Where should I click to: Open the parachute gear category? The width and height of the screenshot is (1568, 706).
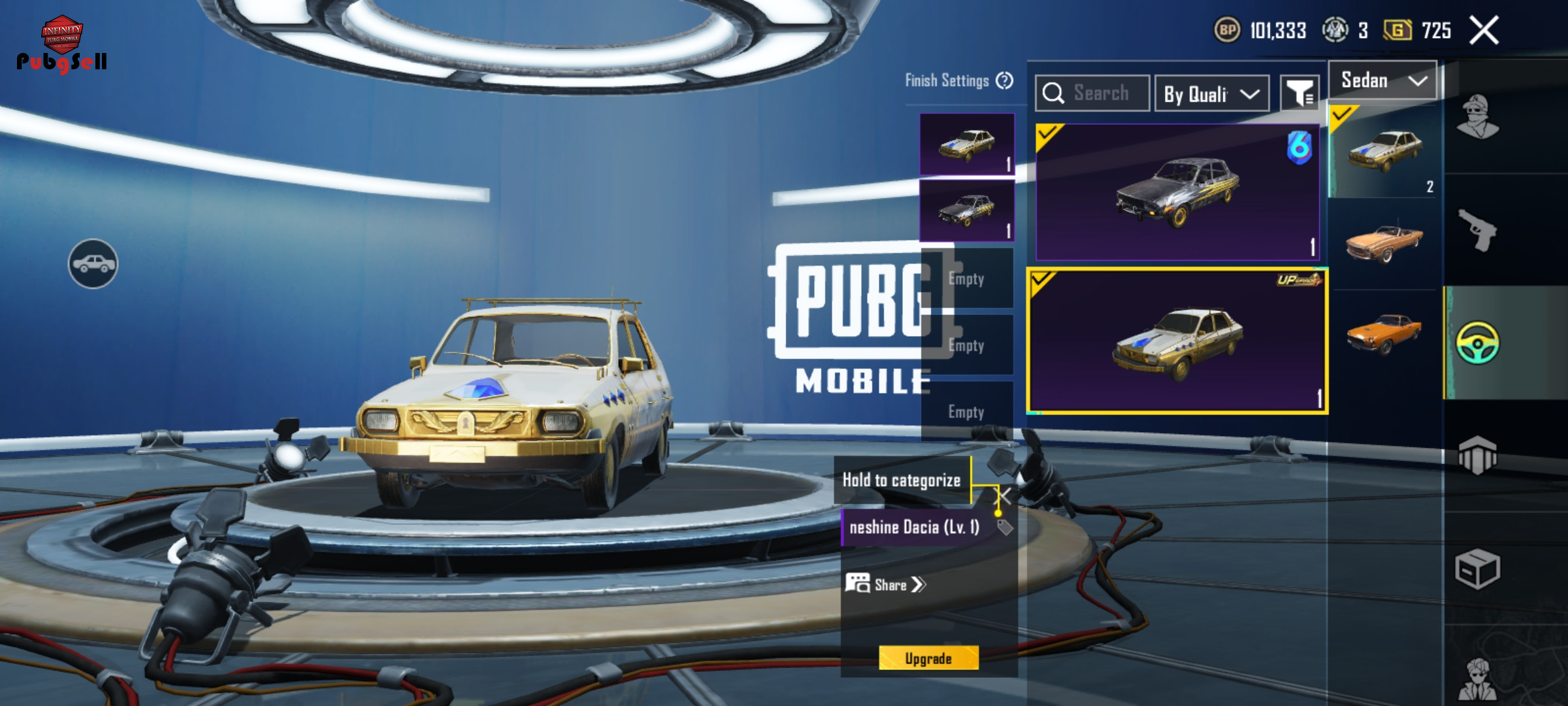tap(1477, 455)
